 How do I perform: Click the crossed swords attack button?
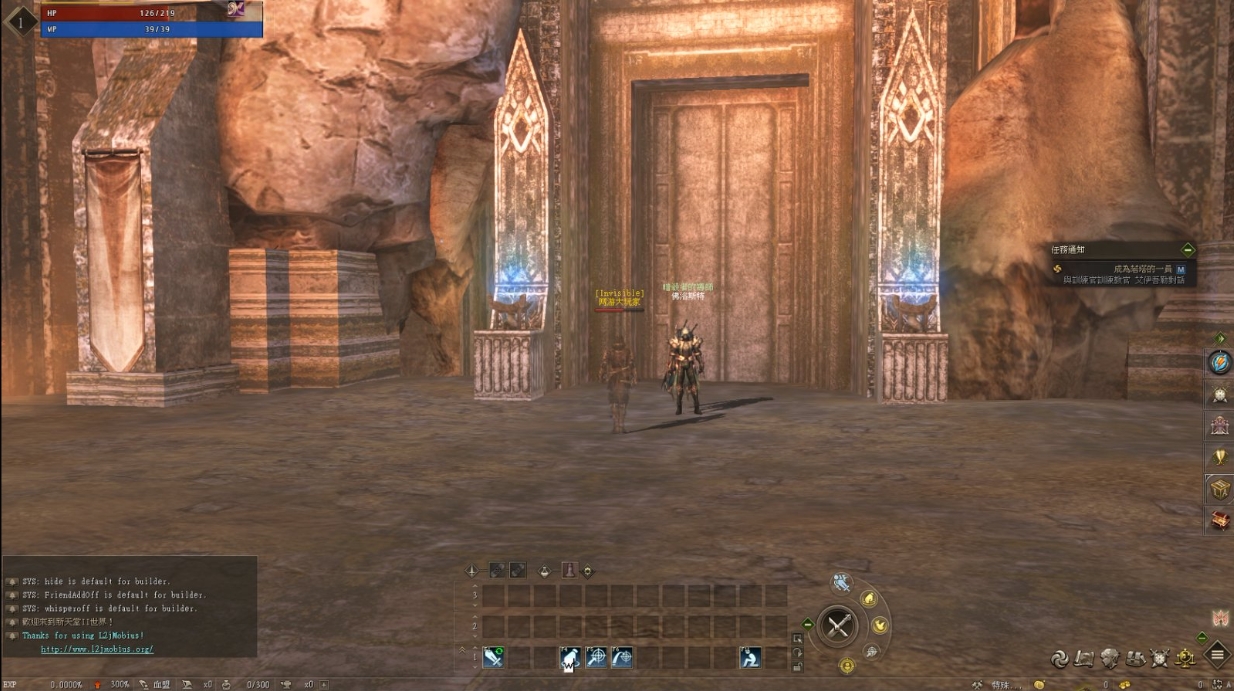click(x=838, y=627)
